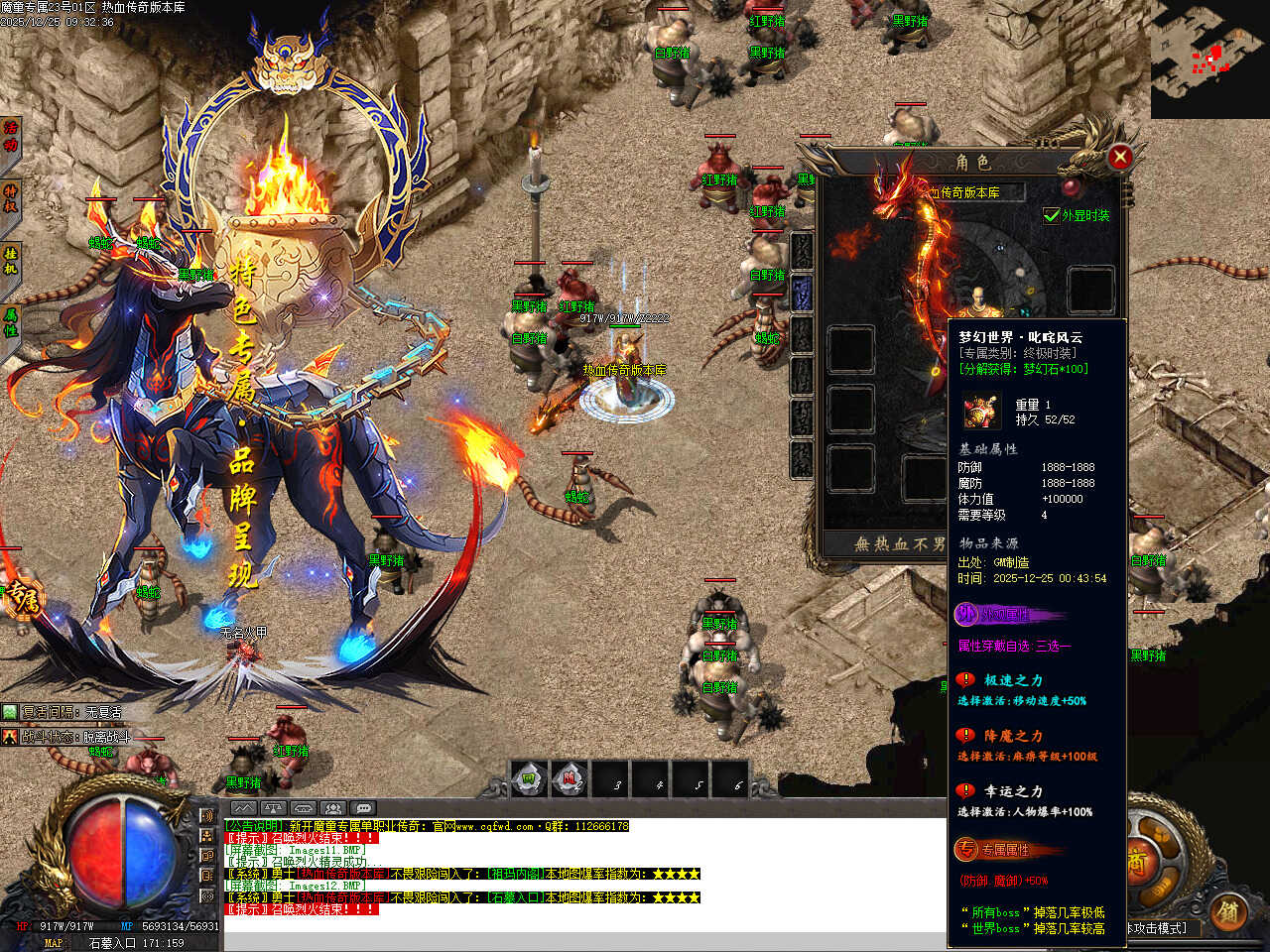Open the 活动 events side button
The width and height of the screenshot is (1270, 952).
click(11, 136)
